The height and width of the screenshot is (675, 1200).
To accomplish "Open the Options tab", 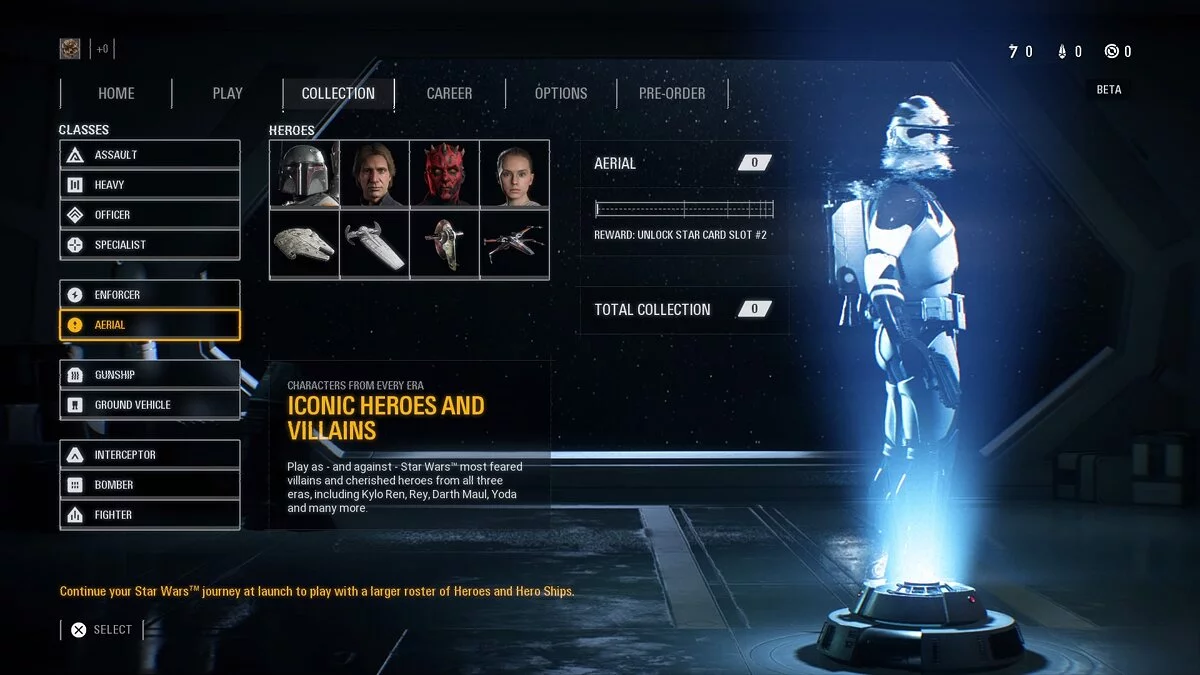I will (560, 93).
